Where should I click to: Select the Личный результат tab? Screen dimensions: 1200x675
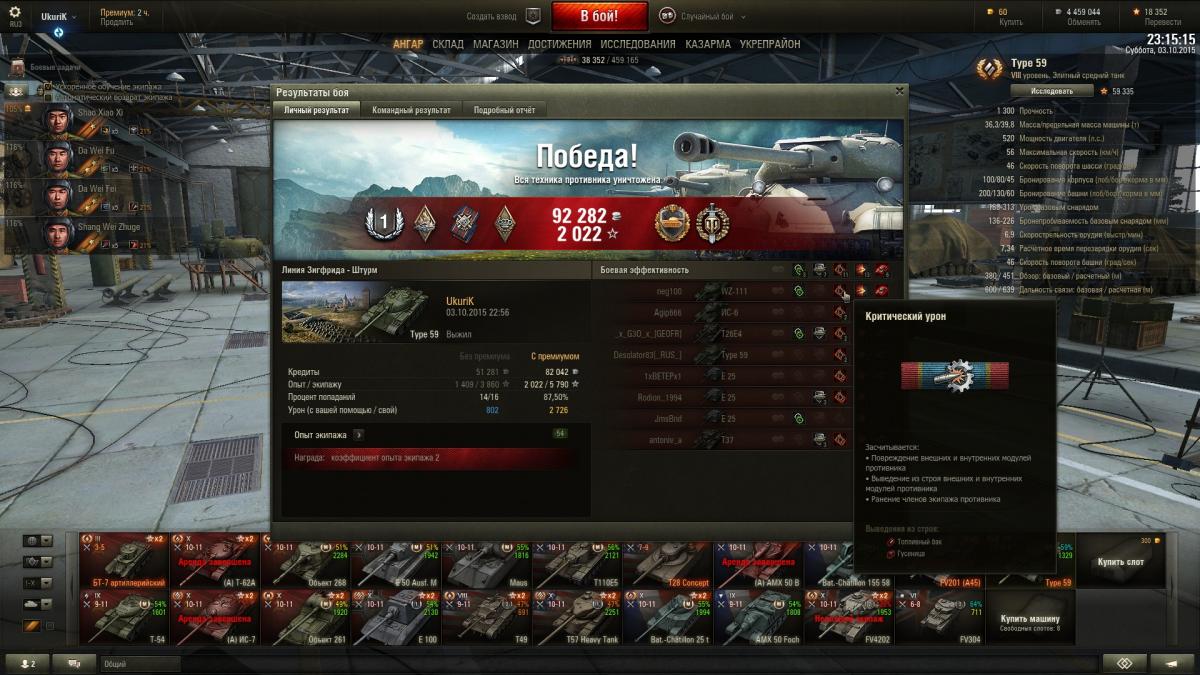tap(316, 110)
